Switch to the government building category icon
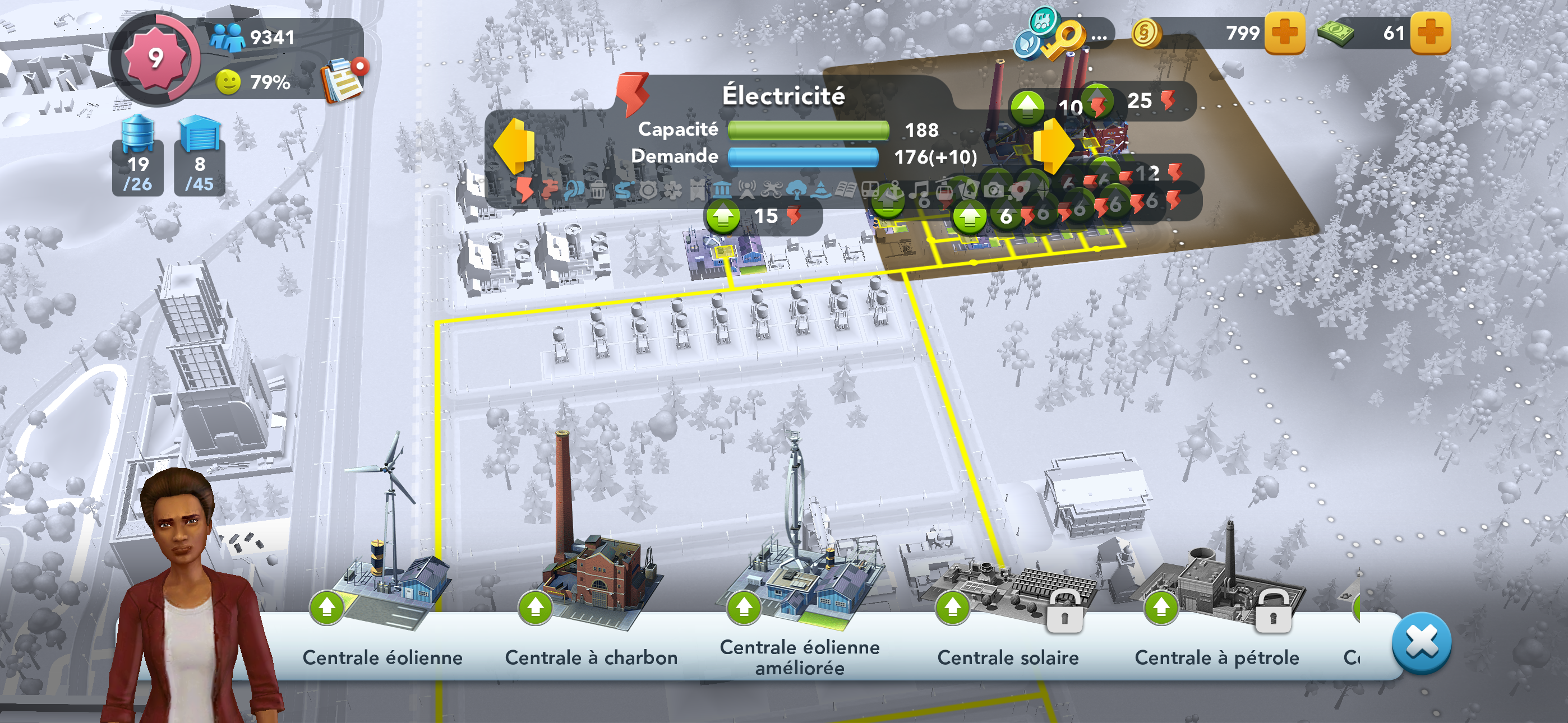Screen dimensions: 1568x723 [x=722, y=191]
